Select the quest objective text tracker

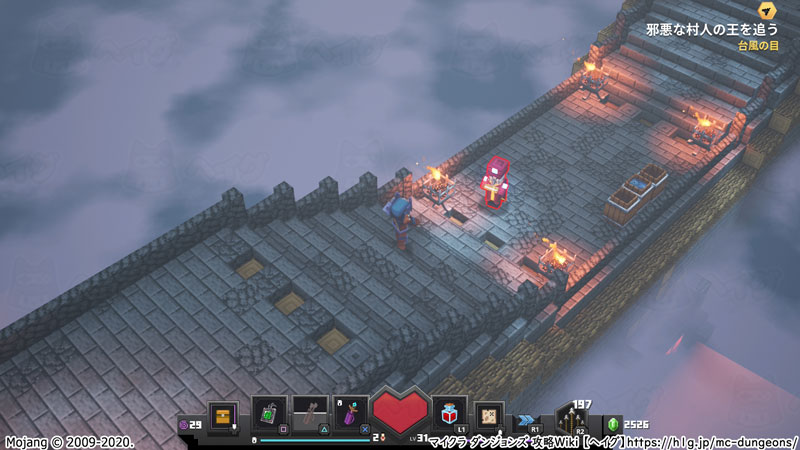(x=712, y=30)
